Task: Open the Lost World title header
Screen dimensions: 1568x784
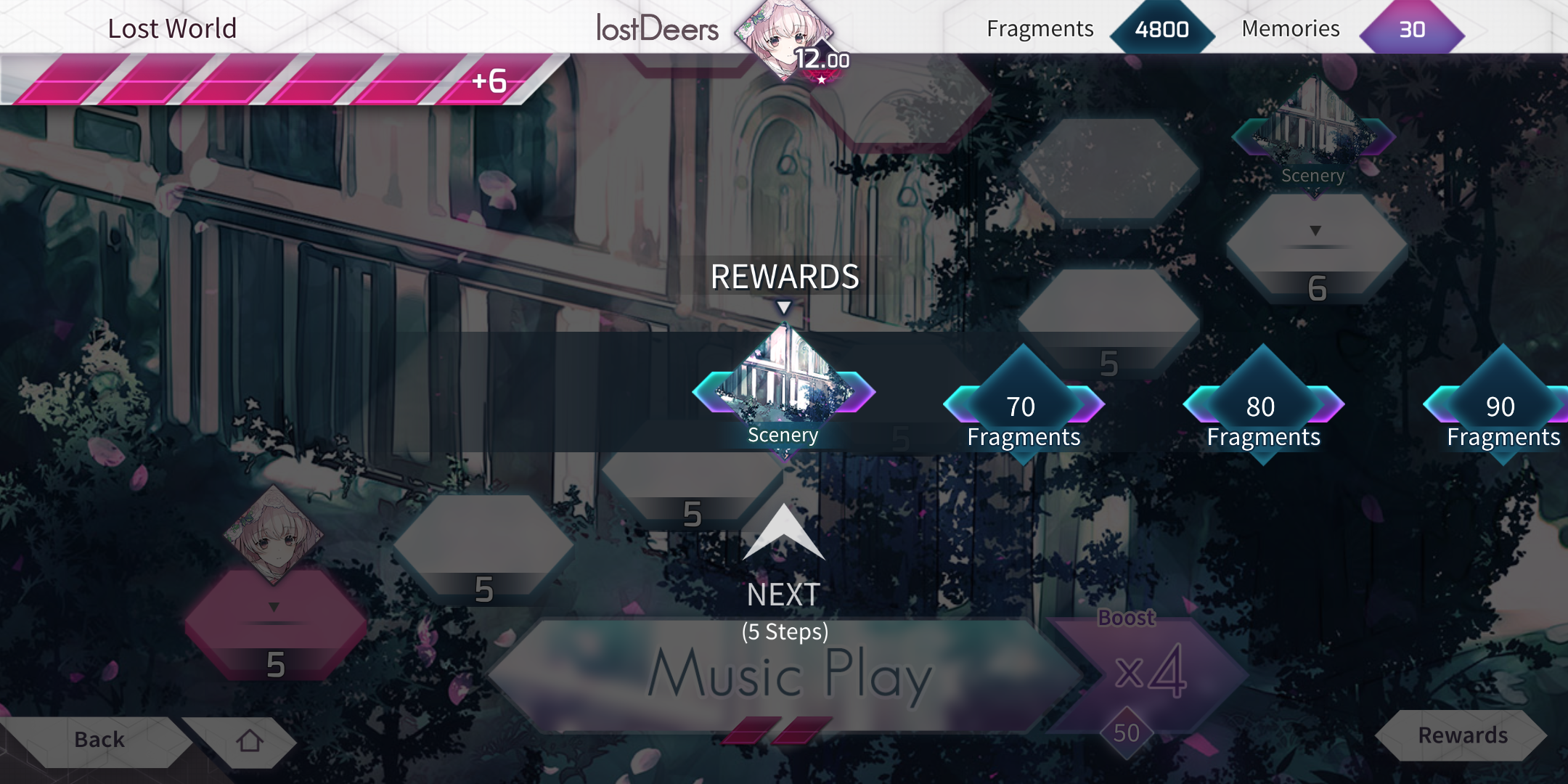Action: tap(172, 28)
